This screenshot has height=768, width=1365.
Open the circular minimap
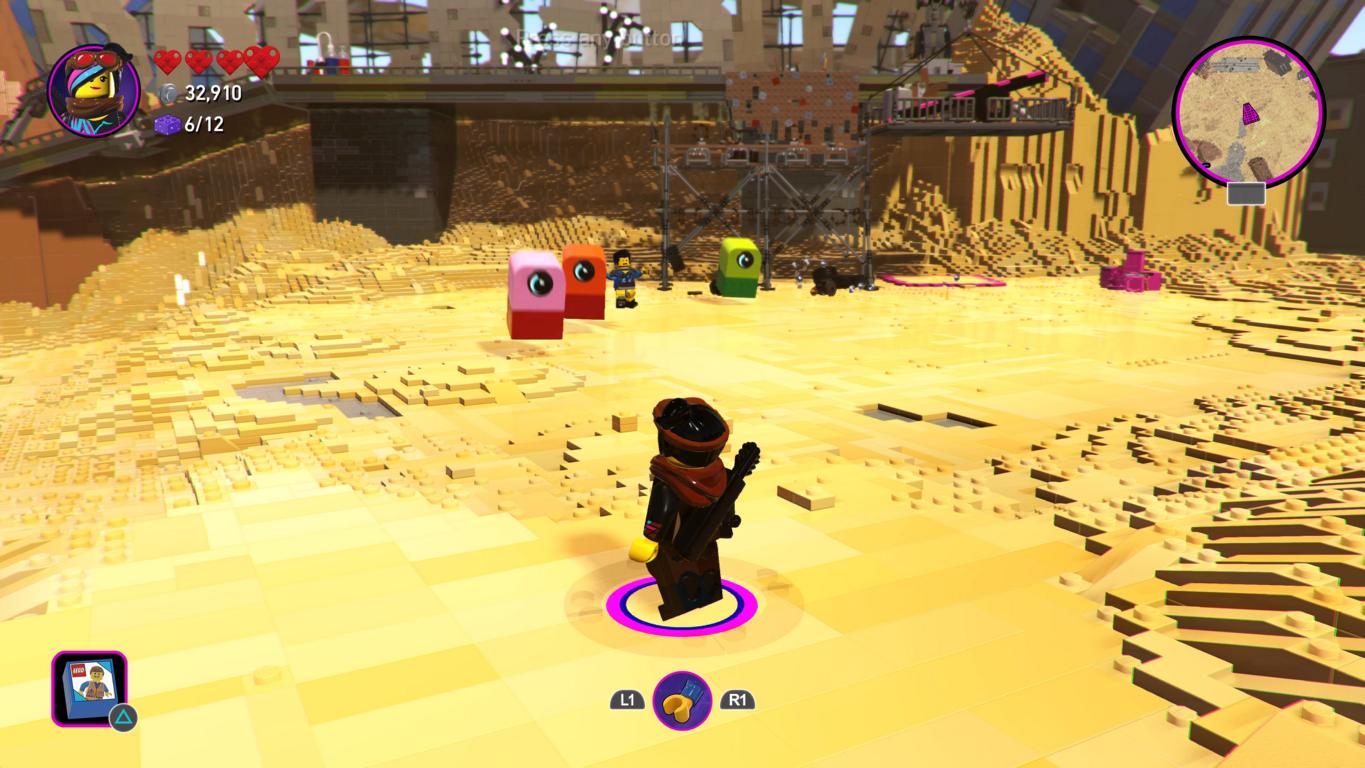pos(1247,111)
